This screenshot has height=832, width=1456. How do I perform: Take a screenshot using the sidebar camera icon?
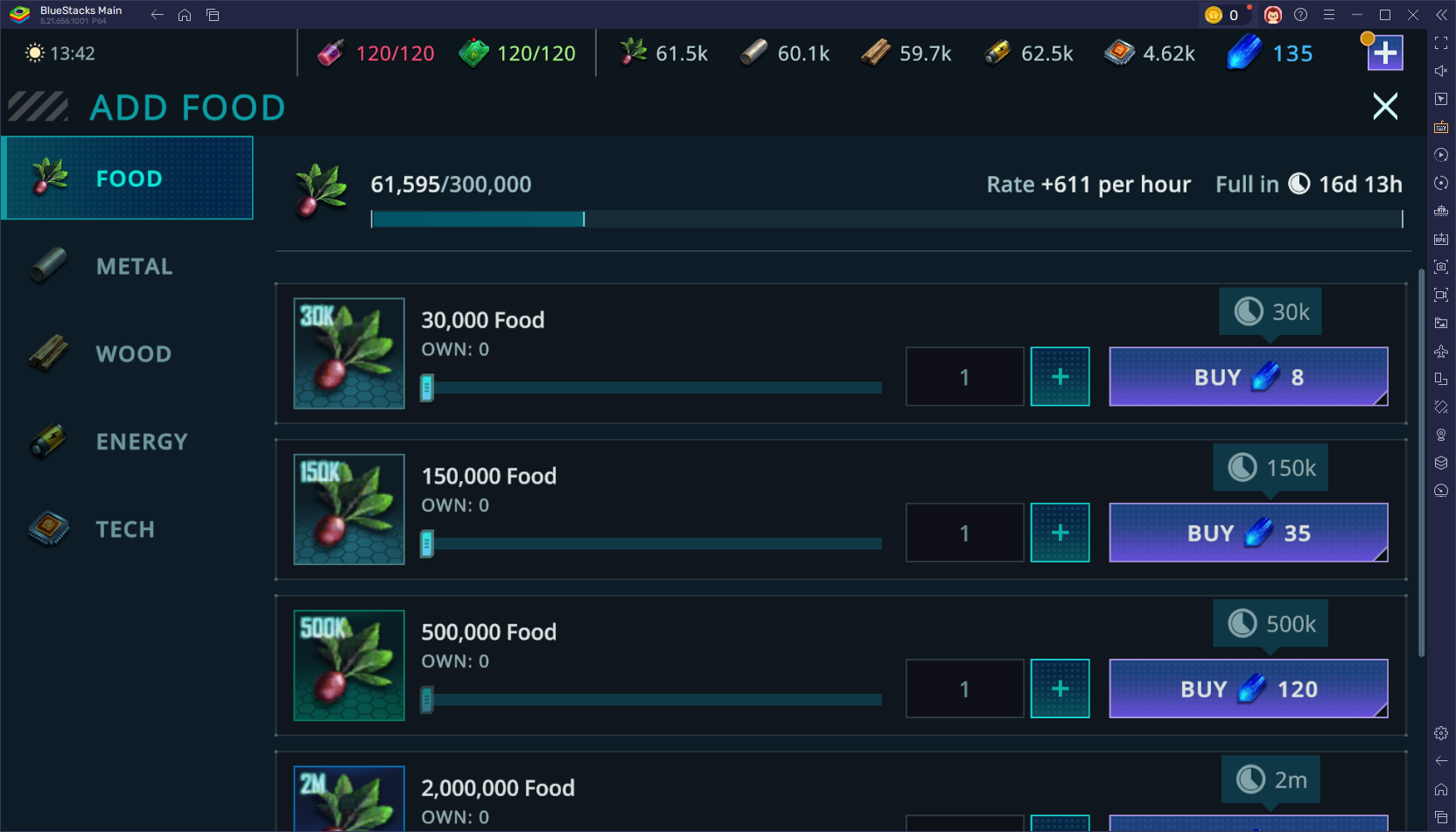pyautogui.click(x=1441, y=266)
